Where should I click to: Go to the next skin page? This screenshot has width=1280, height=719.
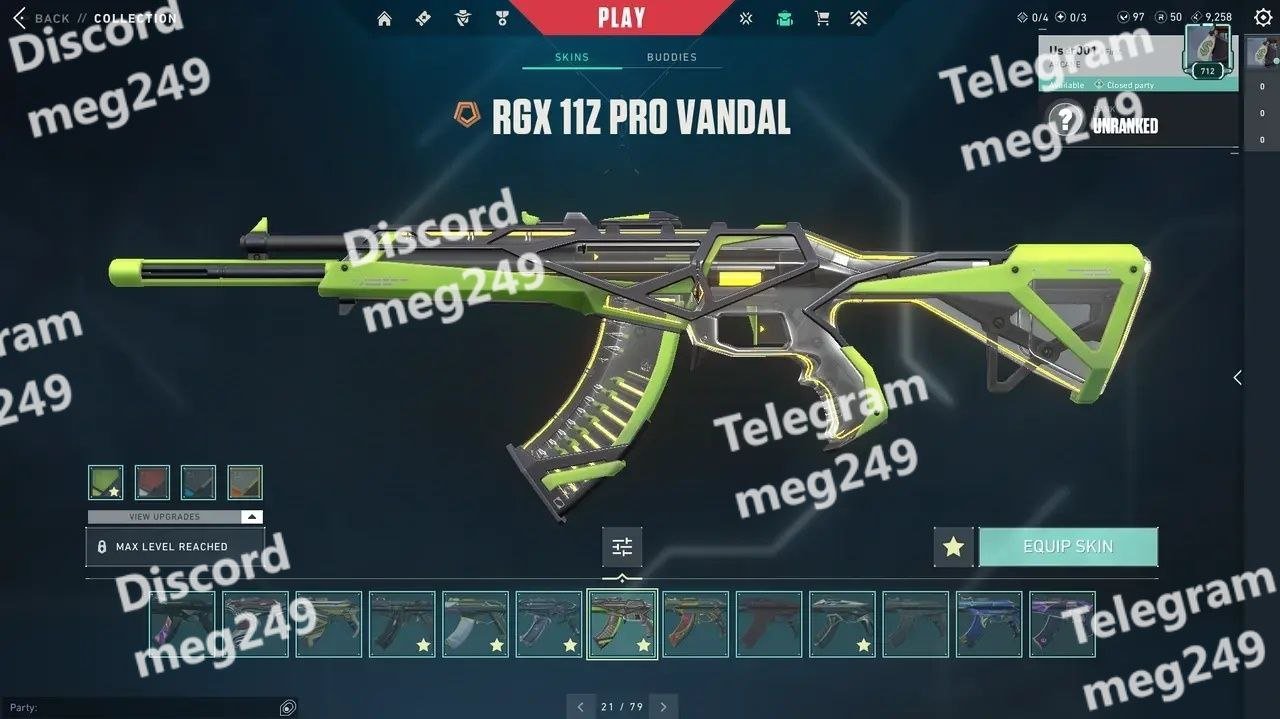pyautogui.click(x=663, y=707)
